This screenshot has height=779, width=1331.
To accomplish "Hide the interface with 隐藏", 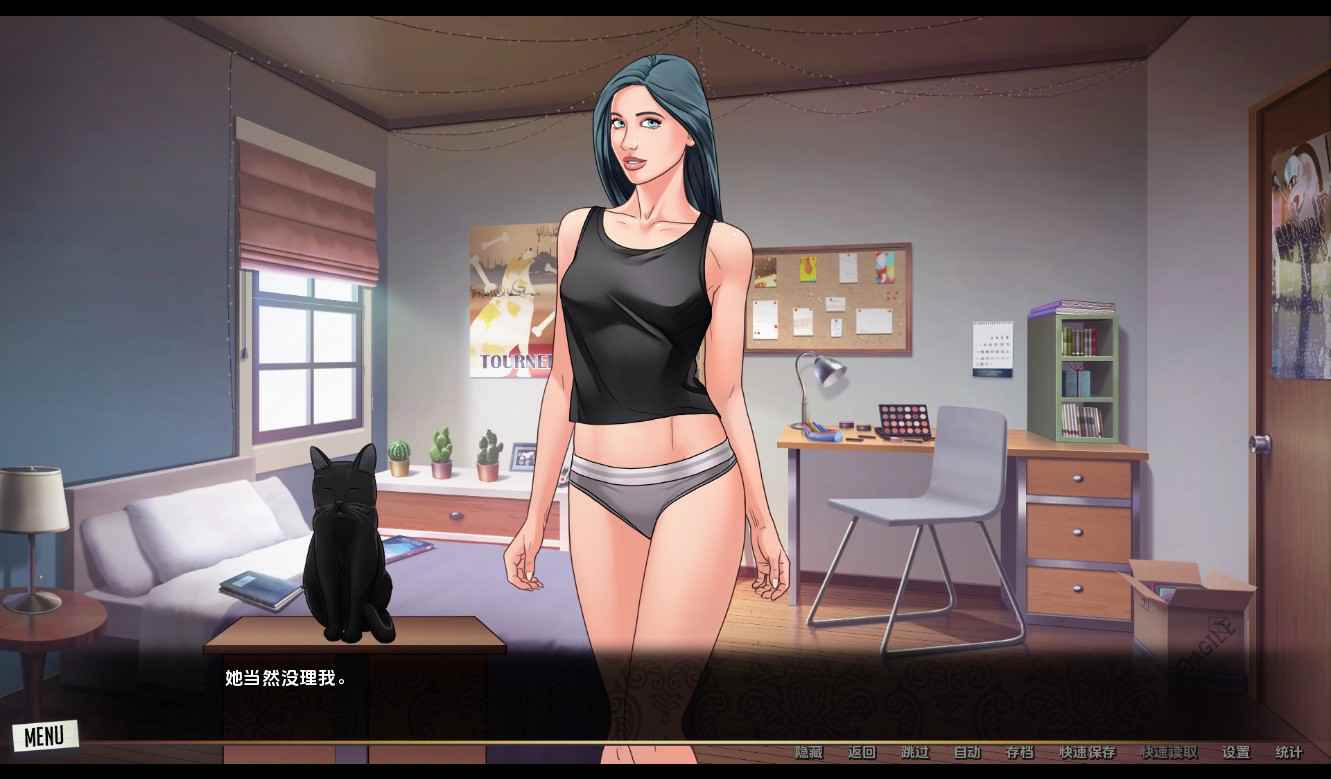I will coord(808,752).
